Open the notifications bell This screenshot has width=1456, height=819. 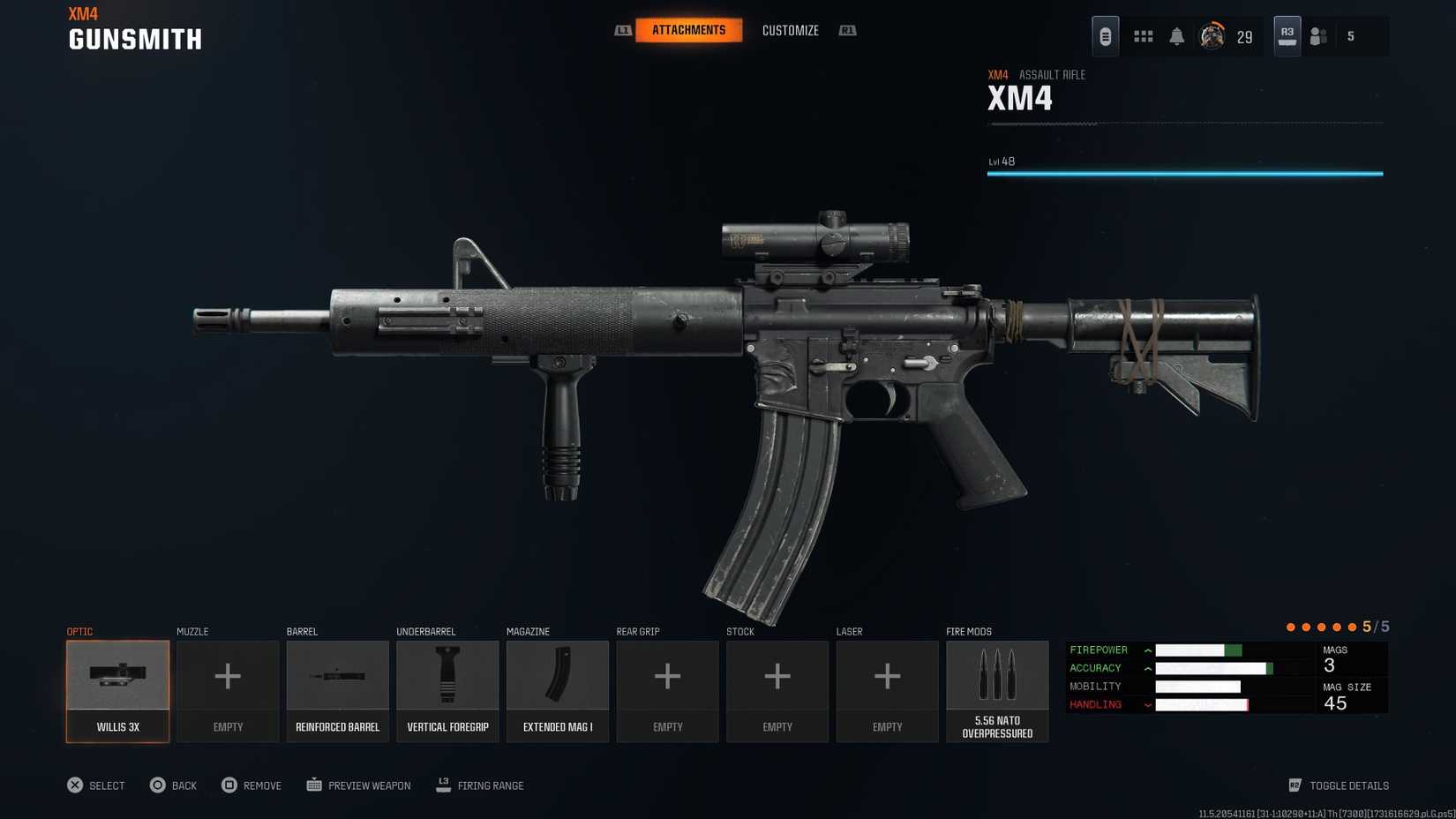click(x=1176, y=36)
